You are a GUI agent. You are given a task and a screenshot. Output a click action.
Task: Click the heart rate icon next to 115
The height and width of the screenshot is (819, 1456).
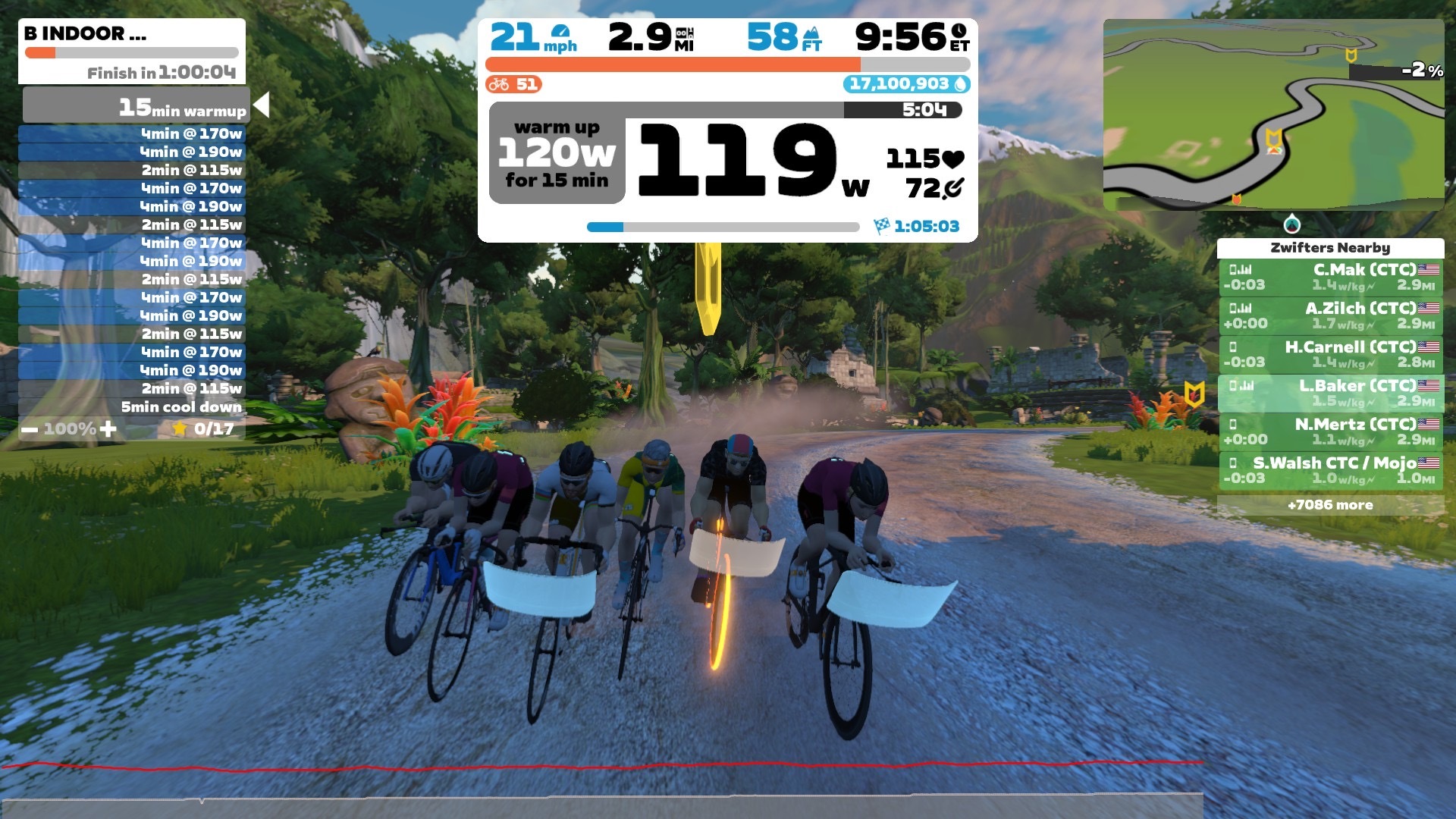tap(952, 158)
